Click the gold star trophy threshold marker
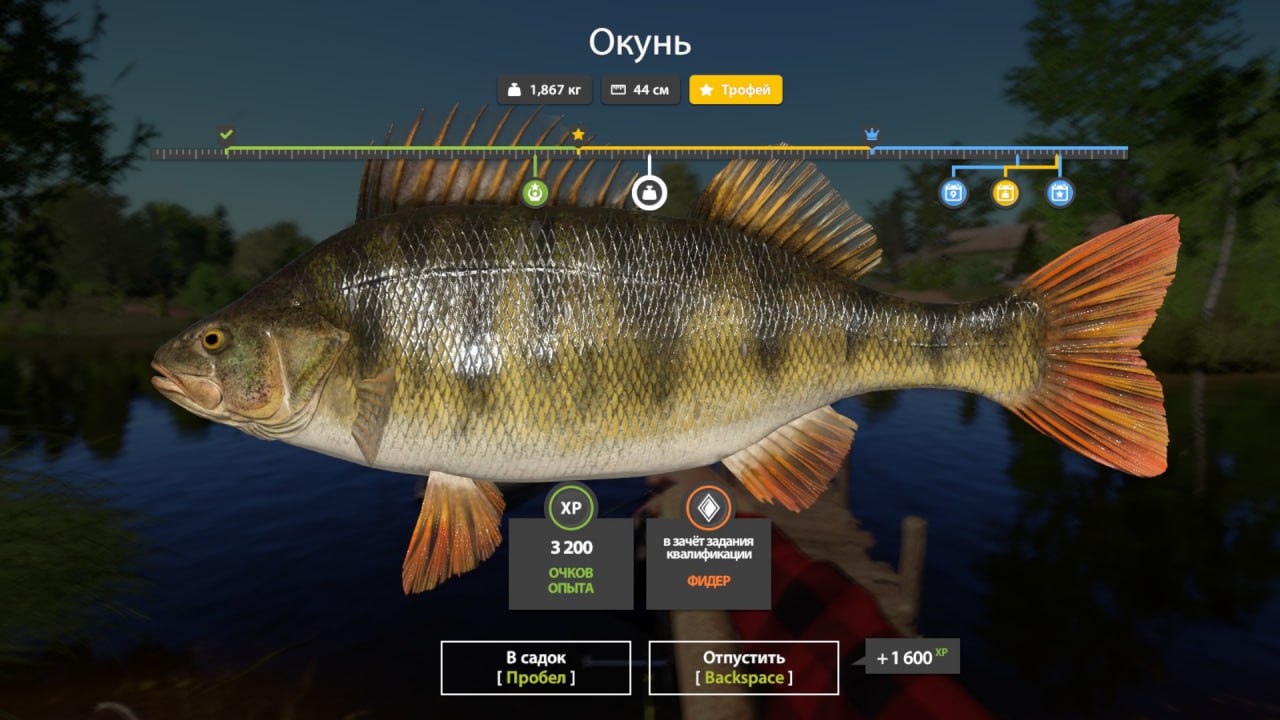The width and height of the screenshot is (1280, 720). 578,134
